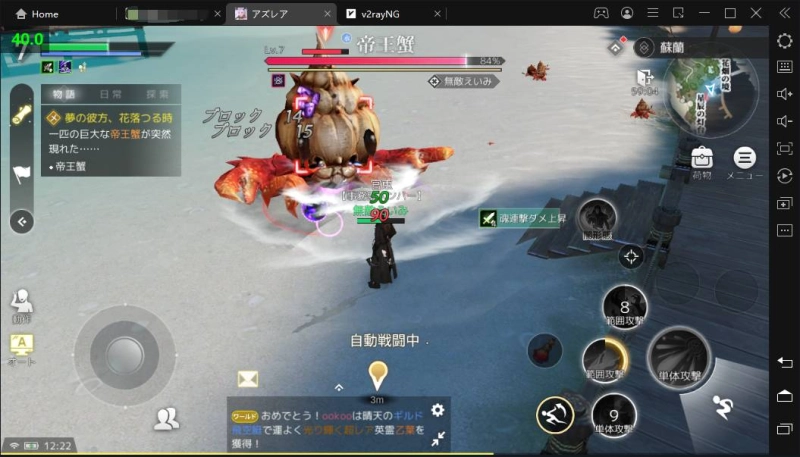800x457 pixels.
Task: Open the メニュー main menu
Action: (744, 159)
